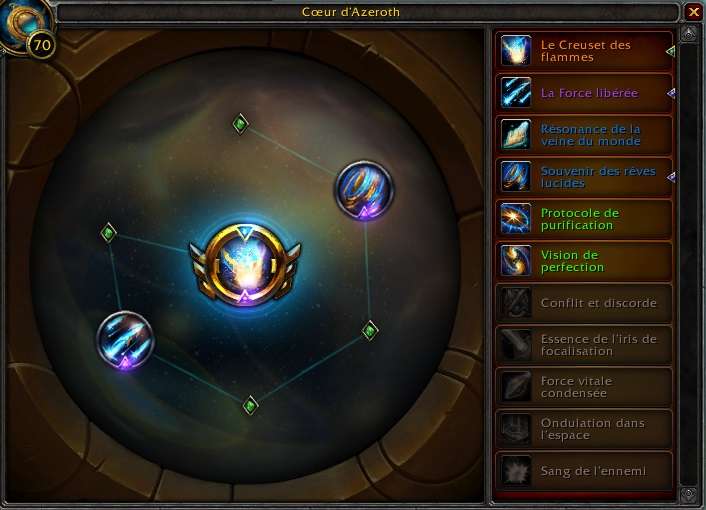Select Vision de perfection essence
The width and height of the screenshot is (706, 510).
point(583,261)
